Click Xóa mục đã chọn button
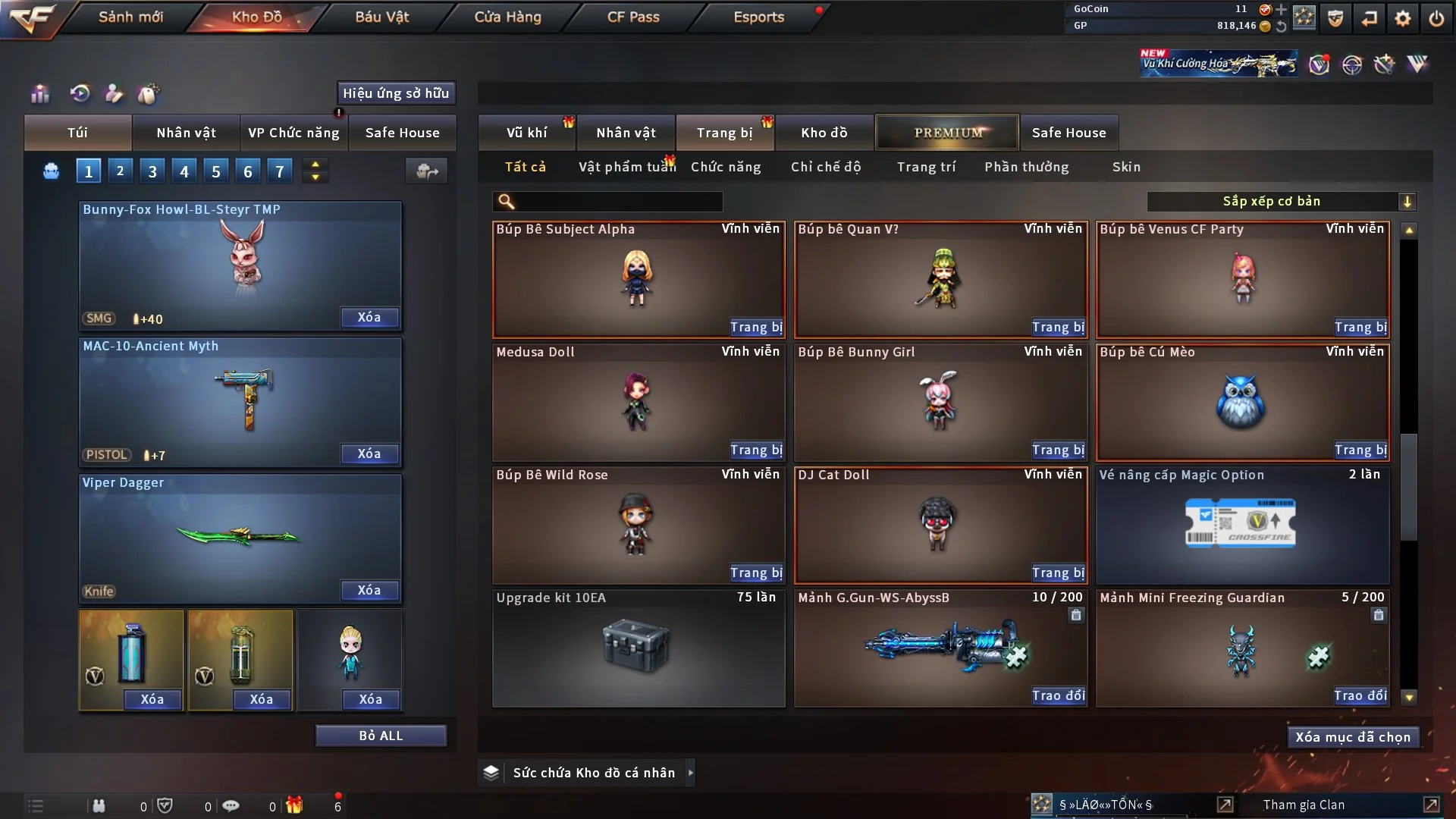 coord(1353,737)
